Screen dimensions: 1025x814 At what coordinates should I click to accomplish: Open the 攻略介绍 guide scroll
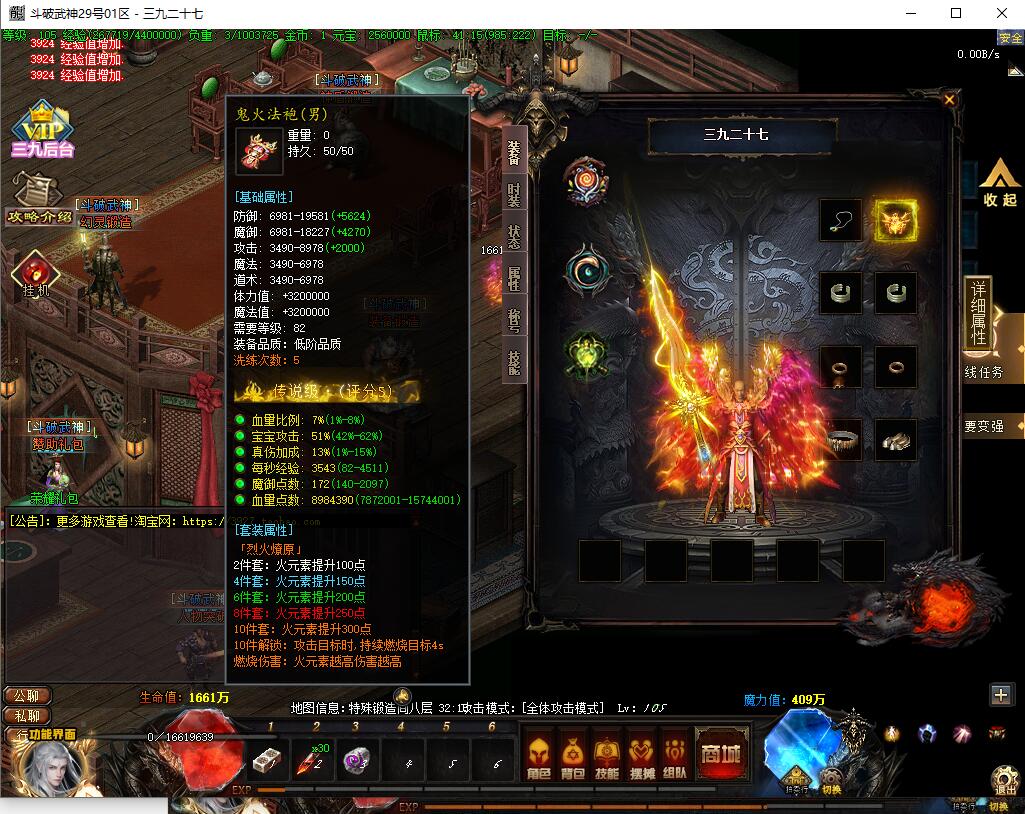(x=39, y=199)
